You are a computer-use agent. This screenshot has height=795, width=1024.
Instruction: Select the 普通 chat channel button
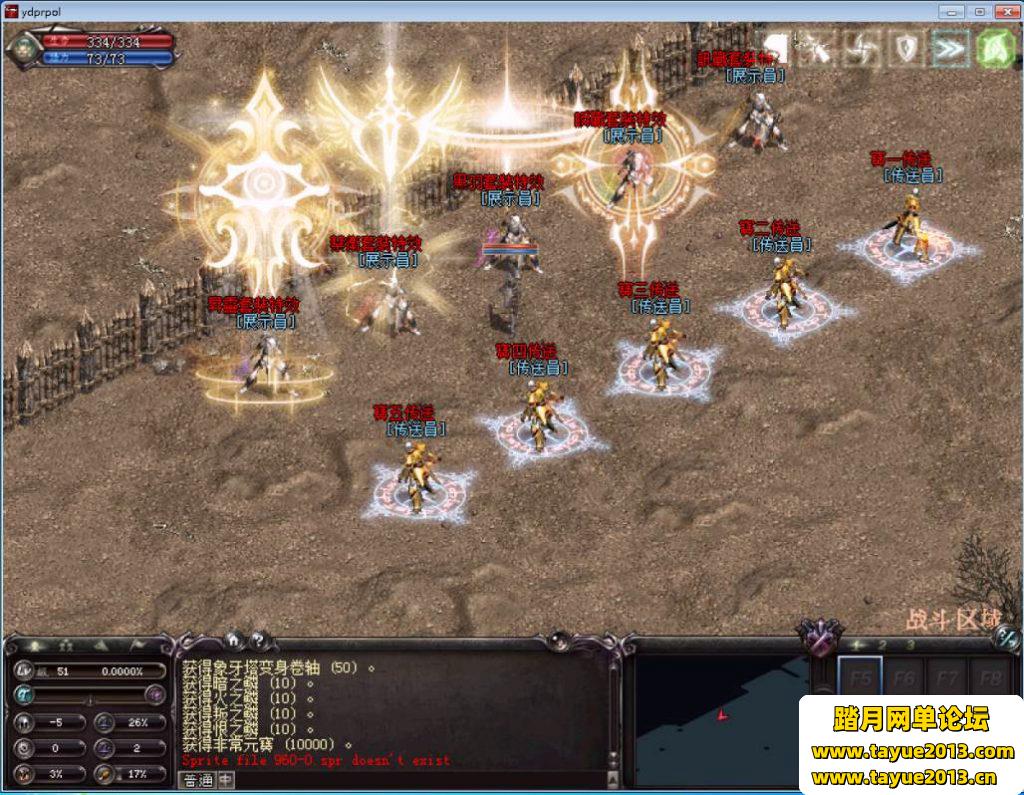(x=198, y=780)
